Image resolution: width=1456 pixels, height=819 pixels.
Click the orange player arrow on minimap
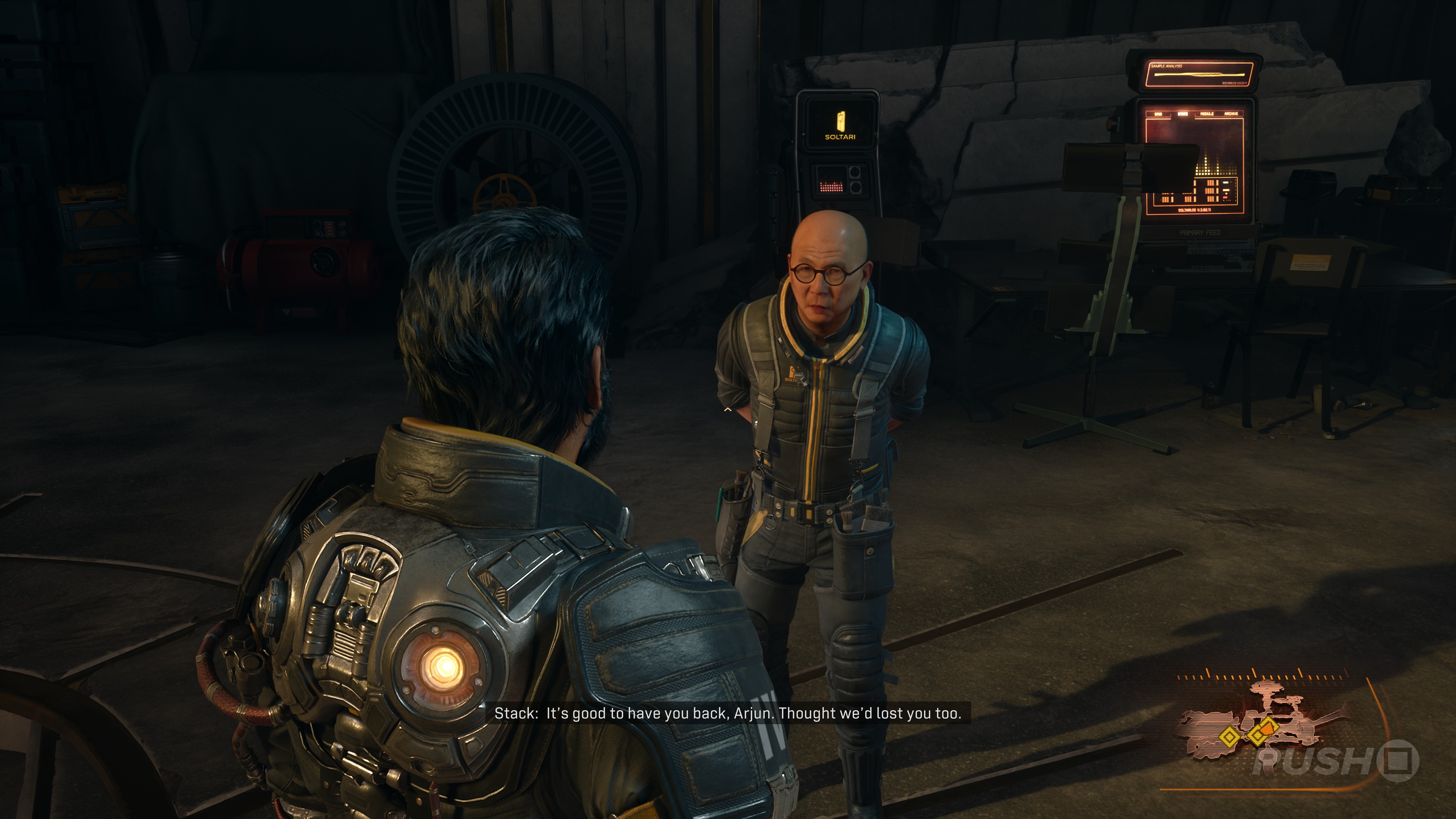point(1268,728)
